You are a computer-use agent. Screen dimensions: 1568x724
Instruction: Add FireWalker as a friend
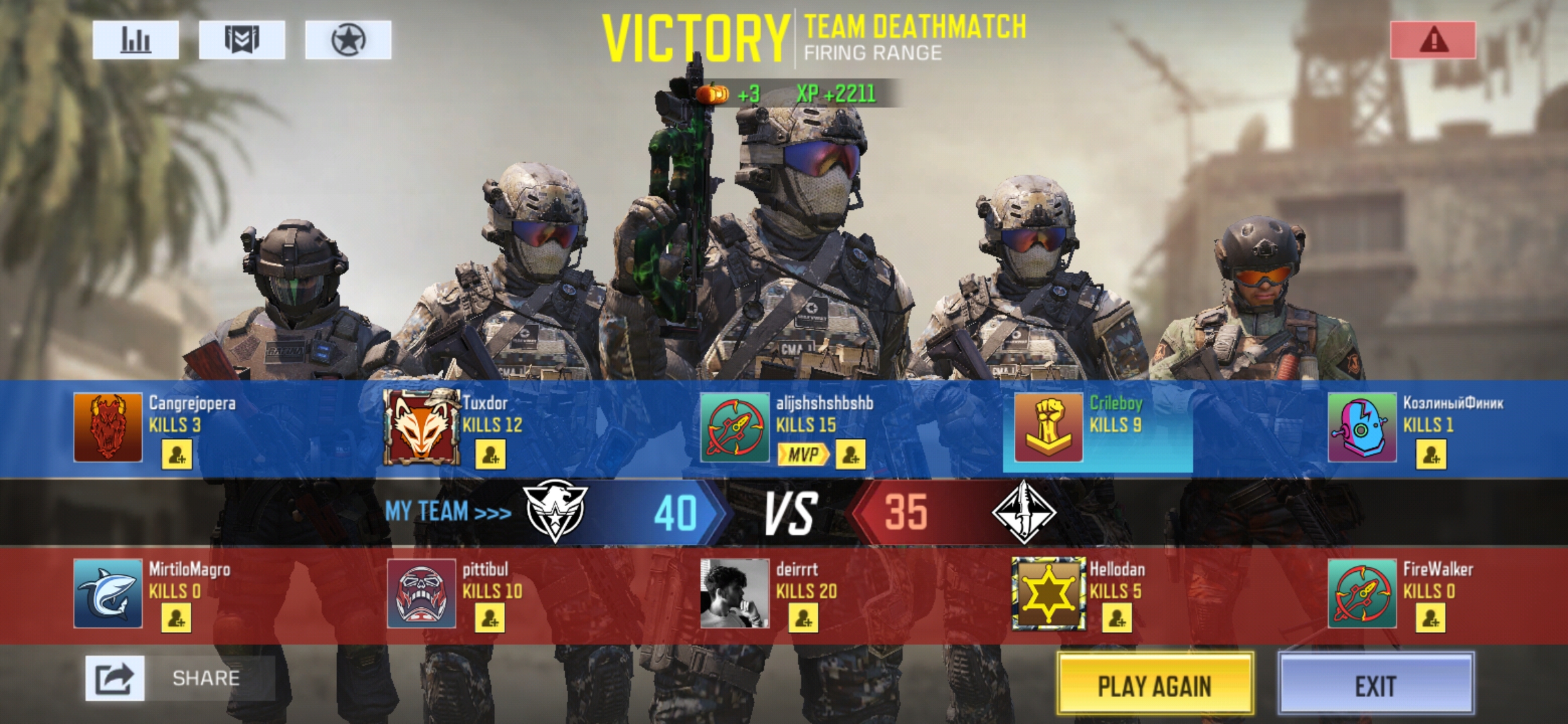click(1430, 618)
